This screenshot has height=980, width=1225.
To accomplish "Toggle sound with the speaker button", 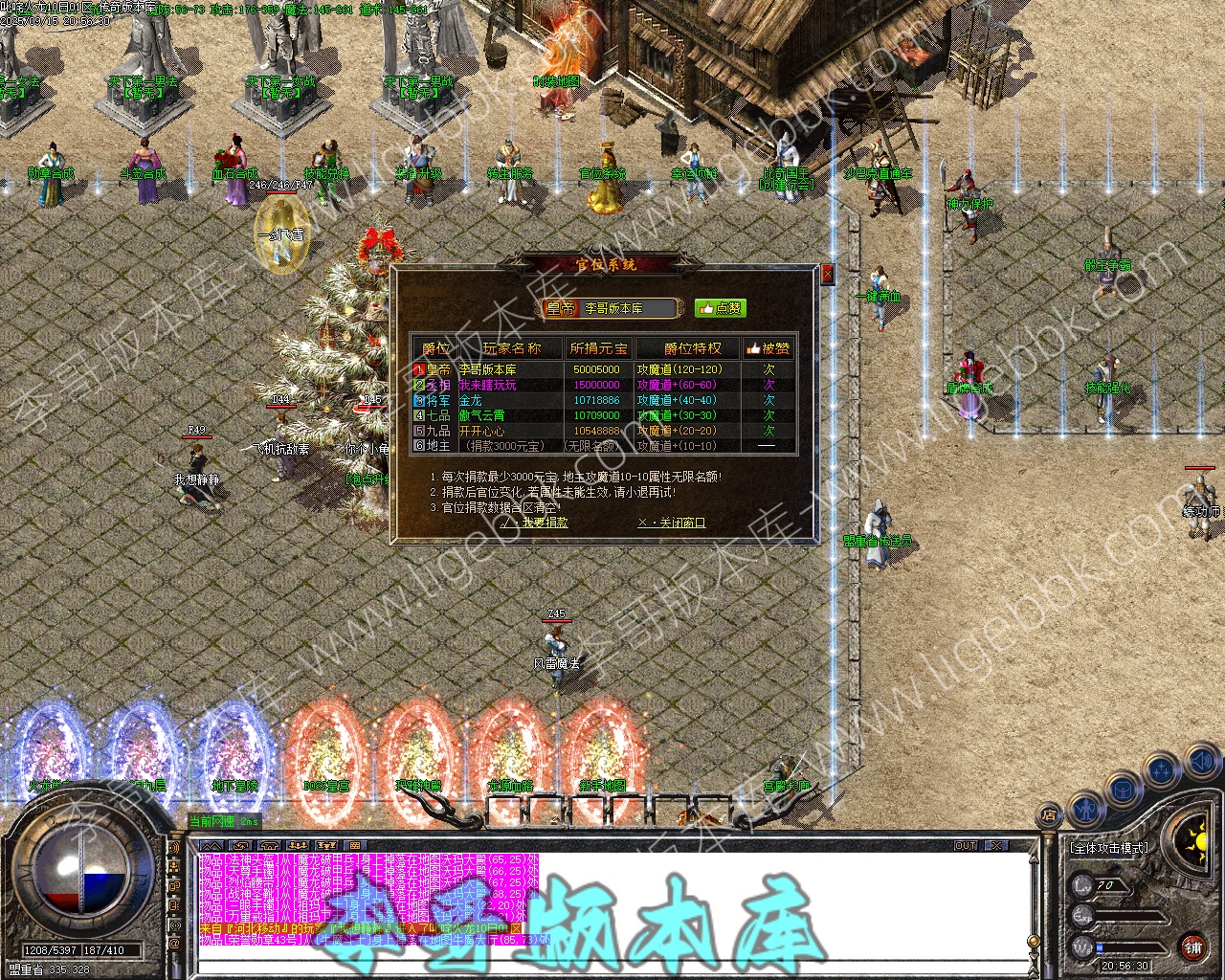I will (x=1202, y=763).
